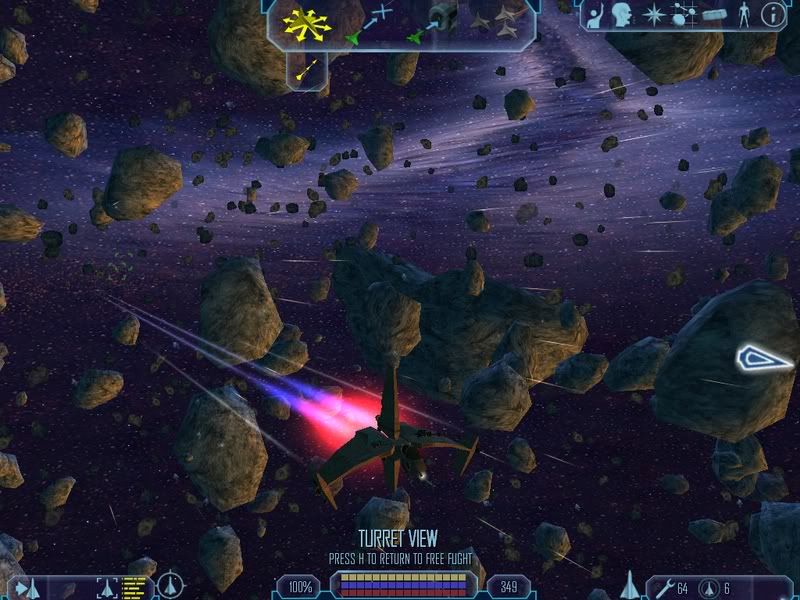
Task: Show the star compass navigation map
Action: tap(653, 14)
